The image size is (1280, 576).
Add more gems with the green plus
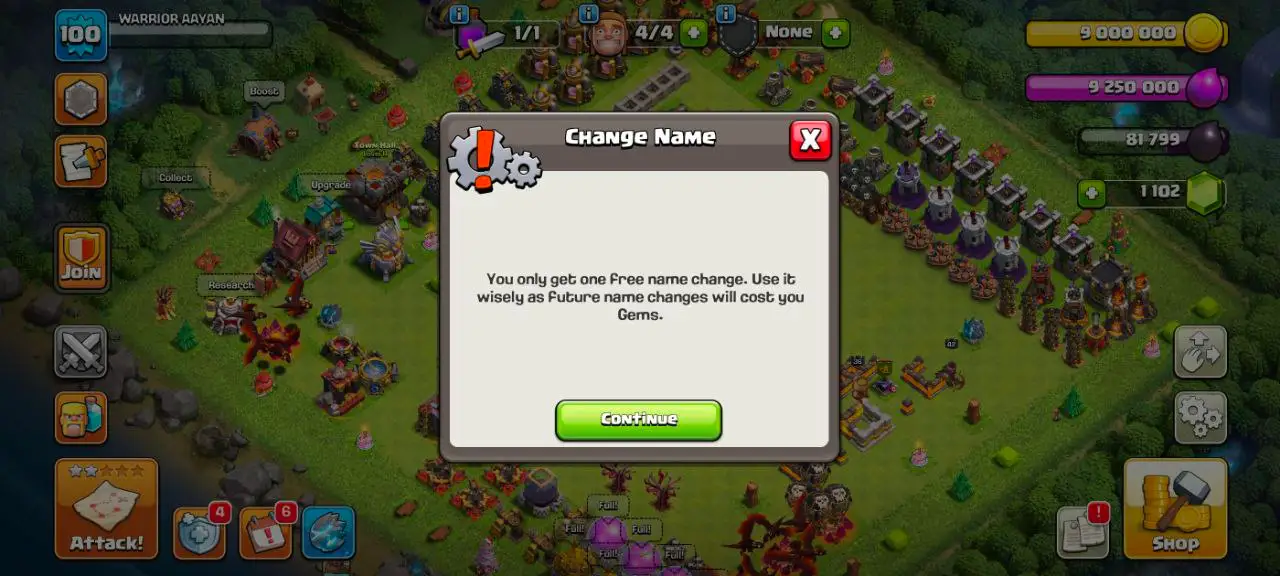[1090, 192]
